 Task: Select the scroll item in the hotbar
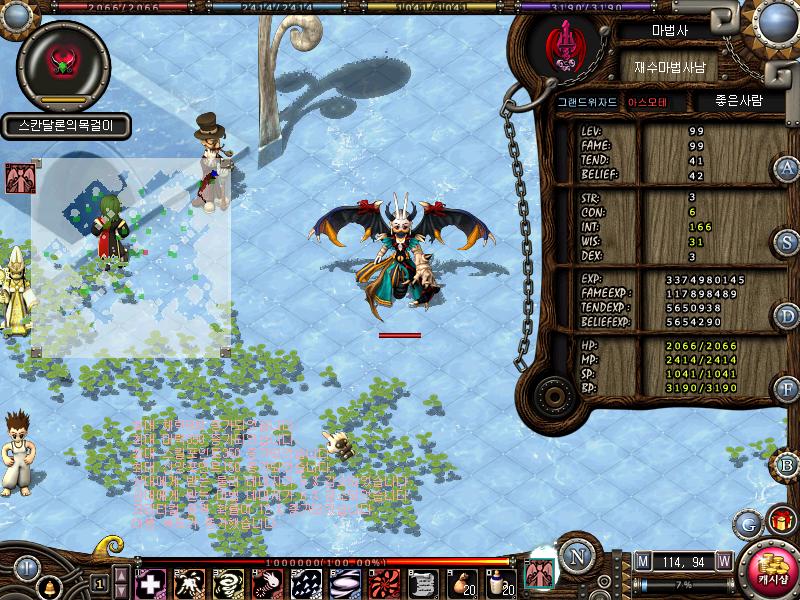click(422, 583)
